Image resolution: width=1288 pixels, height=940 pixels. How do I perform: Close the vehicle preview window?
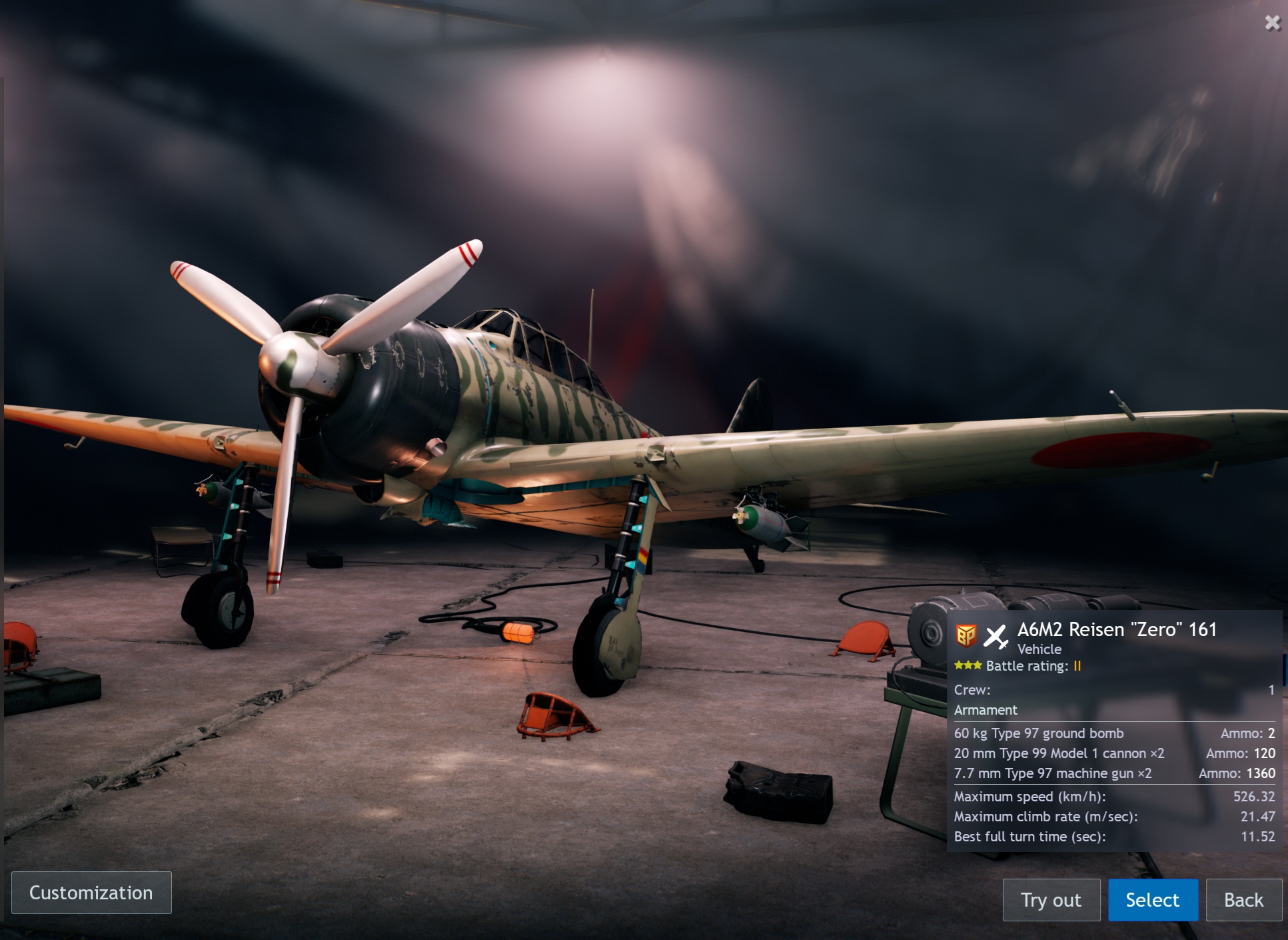click(x=1272, y=23)
